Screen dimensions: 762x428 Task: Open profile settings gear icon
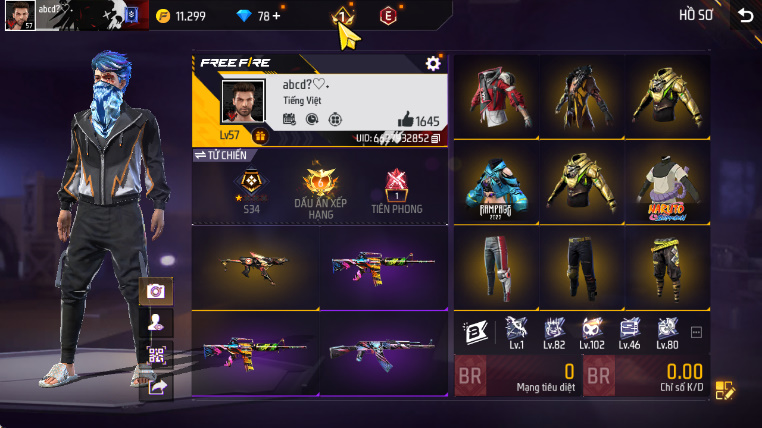(433, 63)
